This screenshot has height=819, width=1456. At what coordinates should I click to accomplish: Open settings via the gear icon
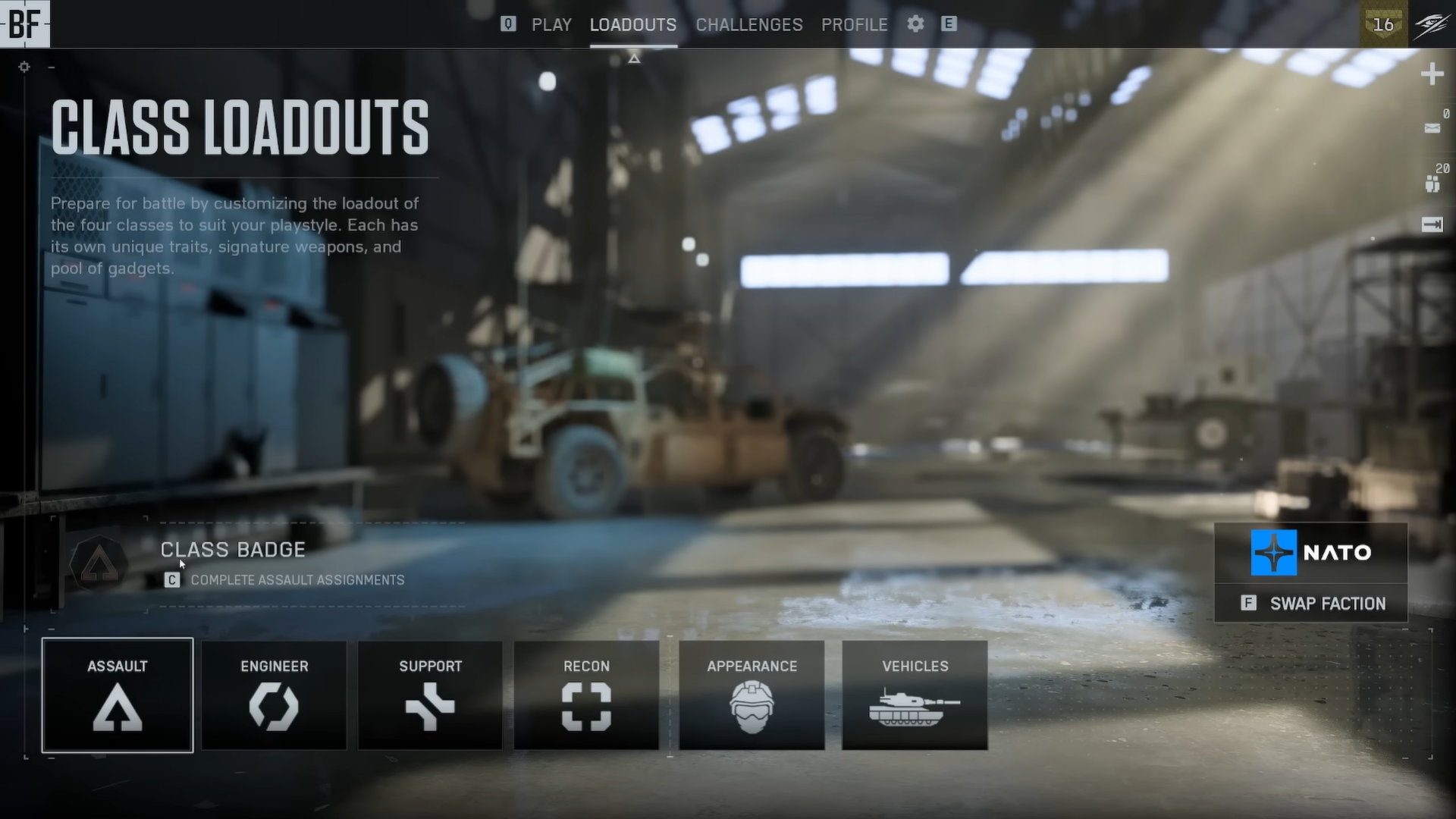[x=915, y=24]
